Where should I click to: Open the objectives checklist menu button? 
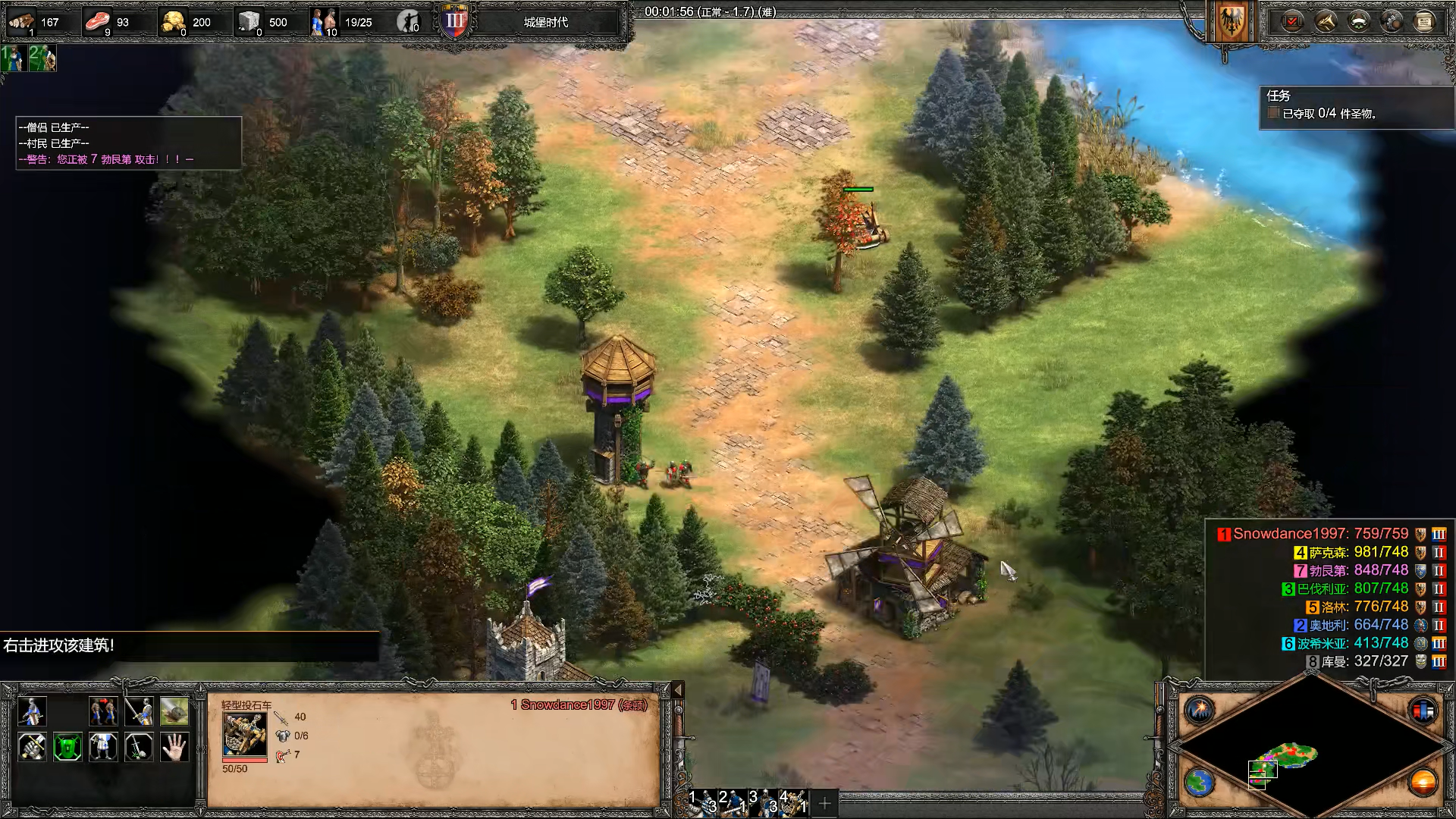pos(1292,21)
